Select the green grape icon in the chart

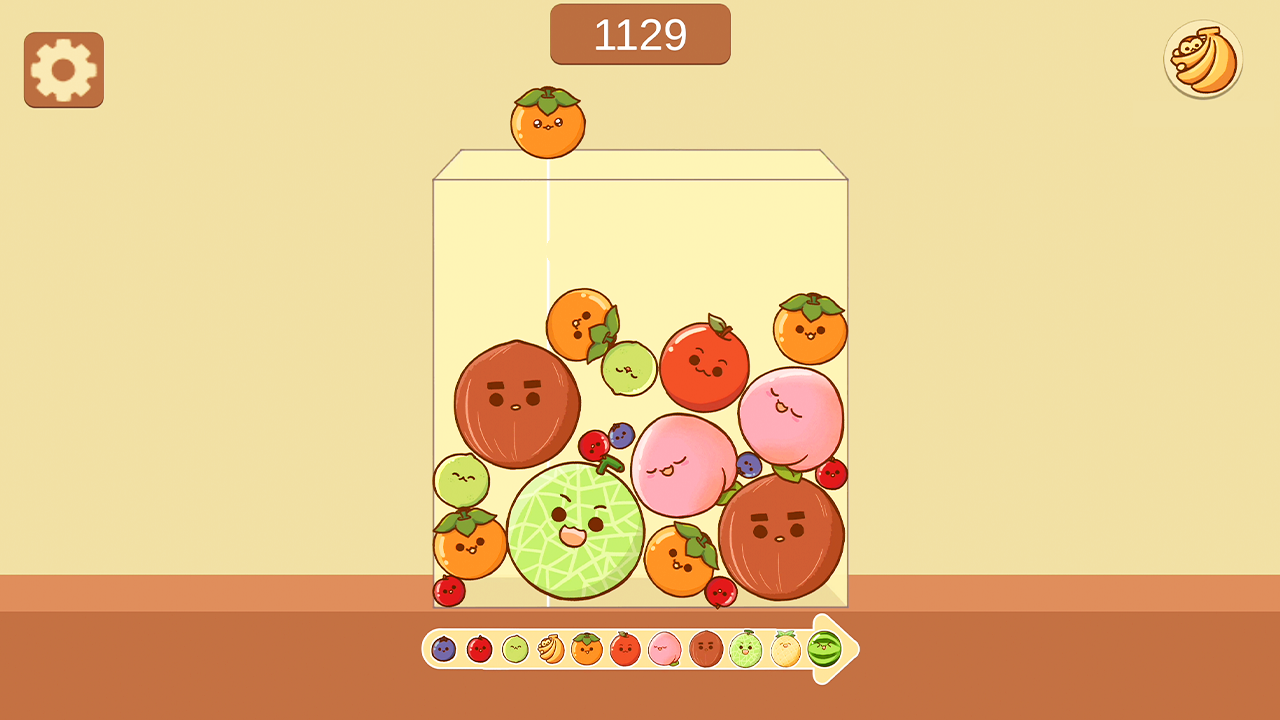tap(514, 650)
